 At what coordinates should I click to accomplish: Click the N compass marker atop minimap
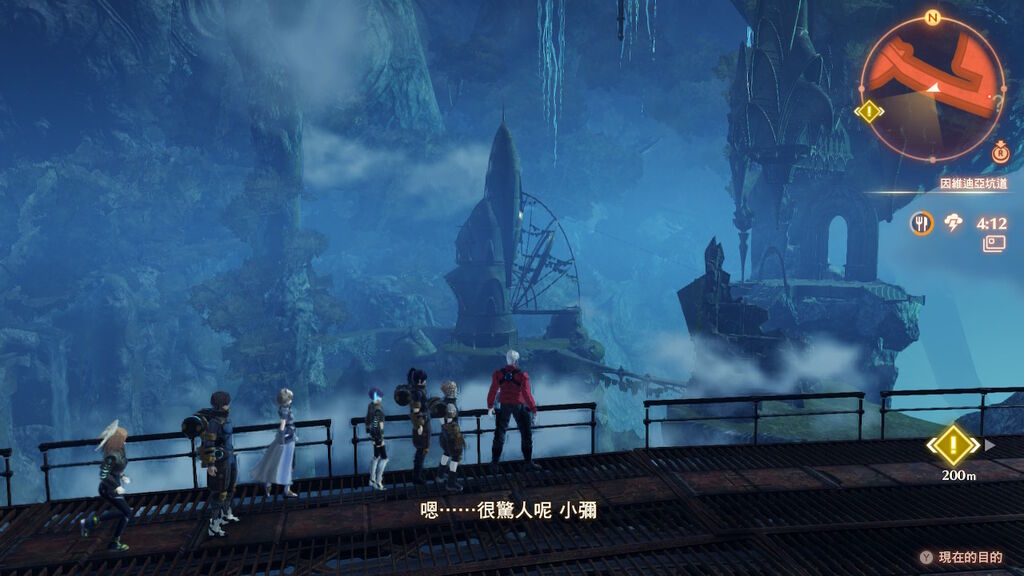(x=932, y=17)
